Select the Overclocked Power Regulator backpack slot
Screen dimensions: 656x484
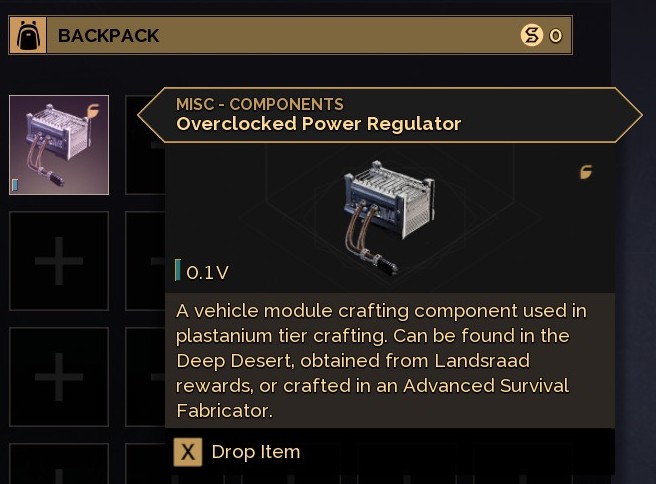click(x=59, y=145)
